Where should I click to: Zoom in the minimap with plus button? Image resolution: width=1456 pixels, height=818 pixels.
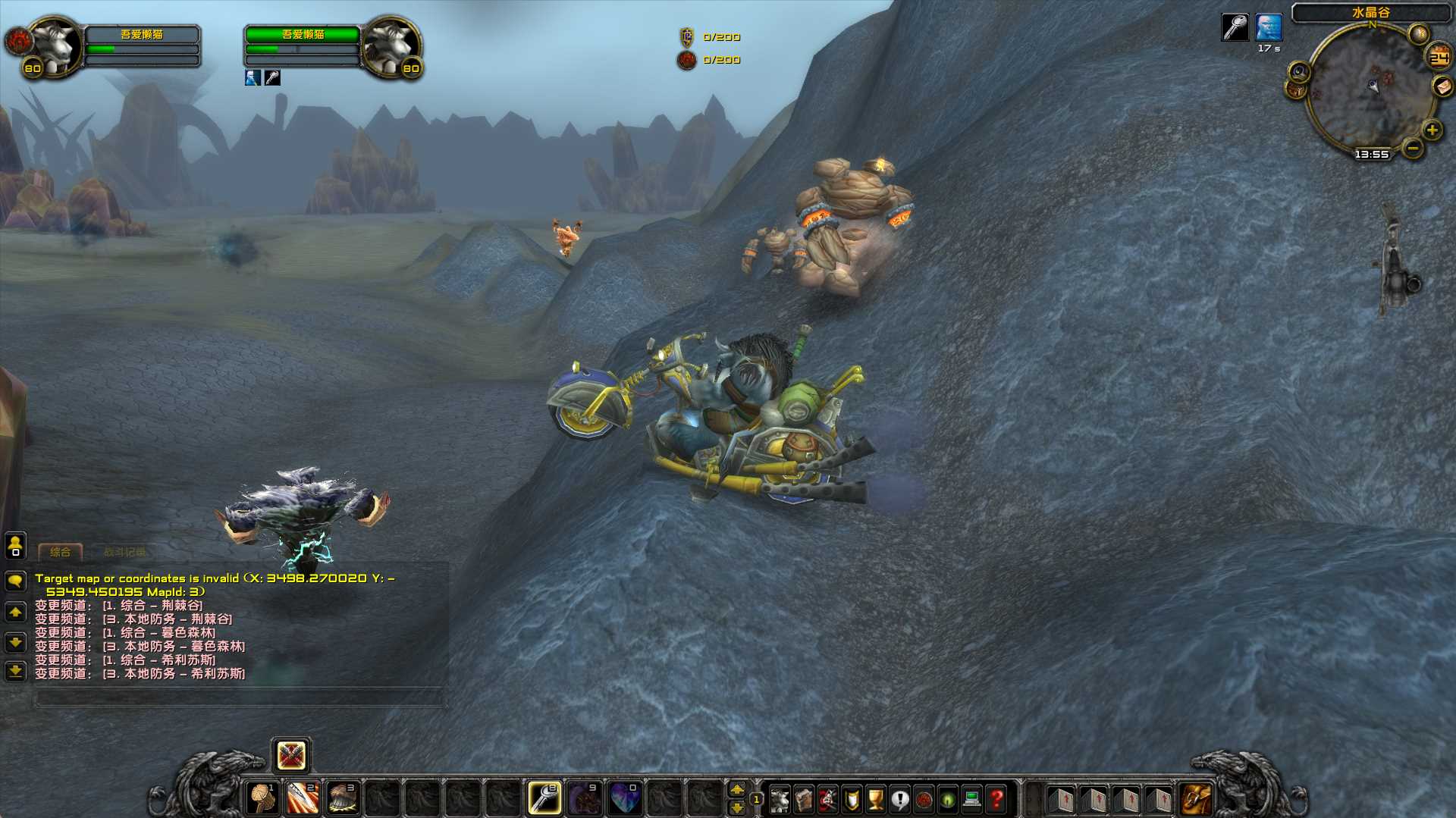[1432, 130]
